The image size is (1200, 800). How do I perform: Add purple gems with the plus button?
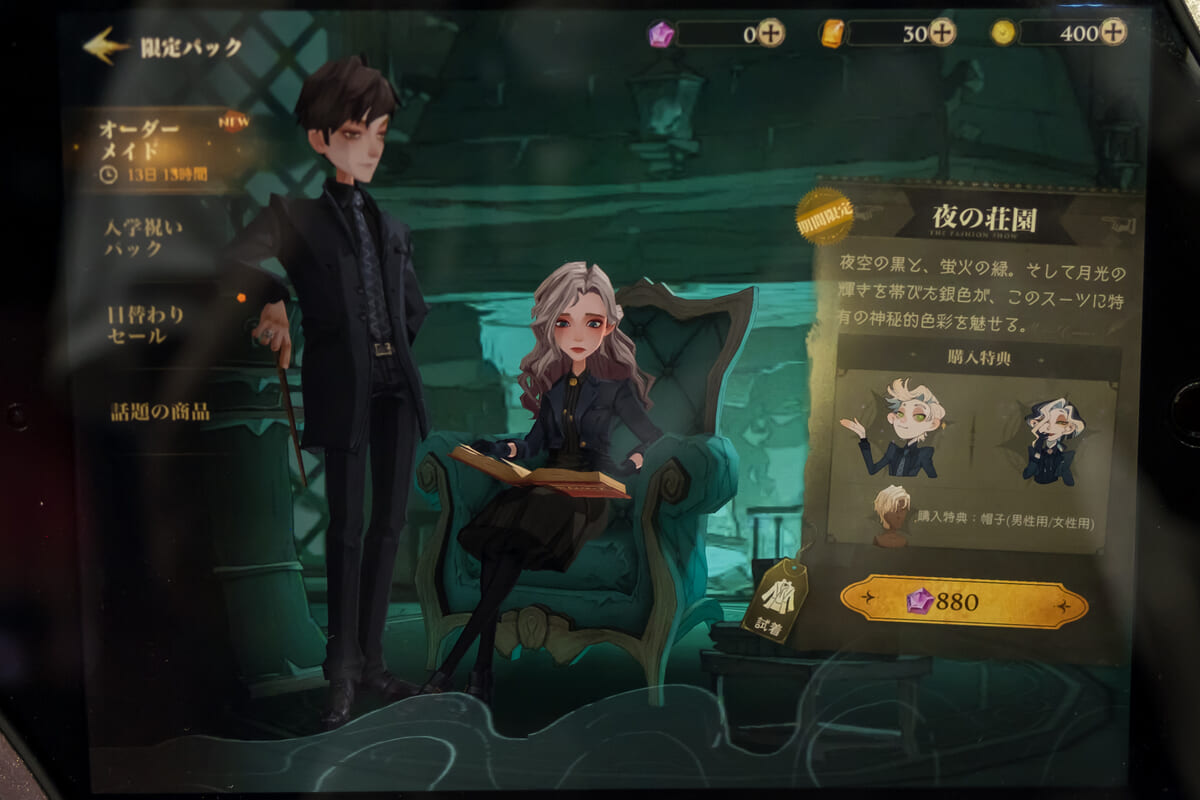pos(770,33)
